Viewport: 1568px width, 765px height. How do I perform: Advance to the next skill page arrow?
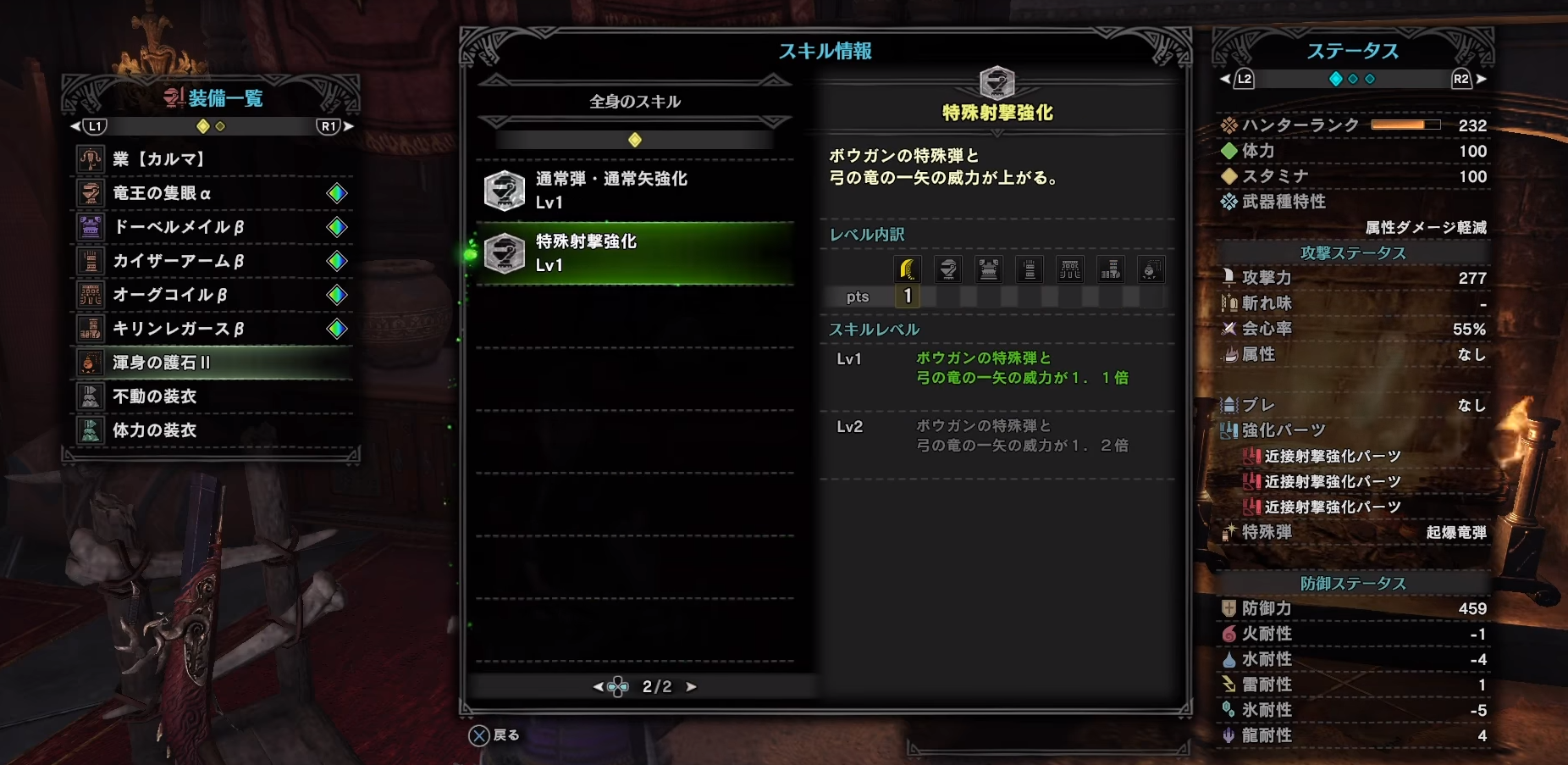click(692, 687)
